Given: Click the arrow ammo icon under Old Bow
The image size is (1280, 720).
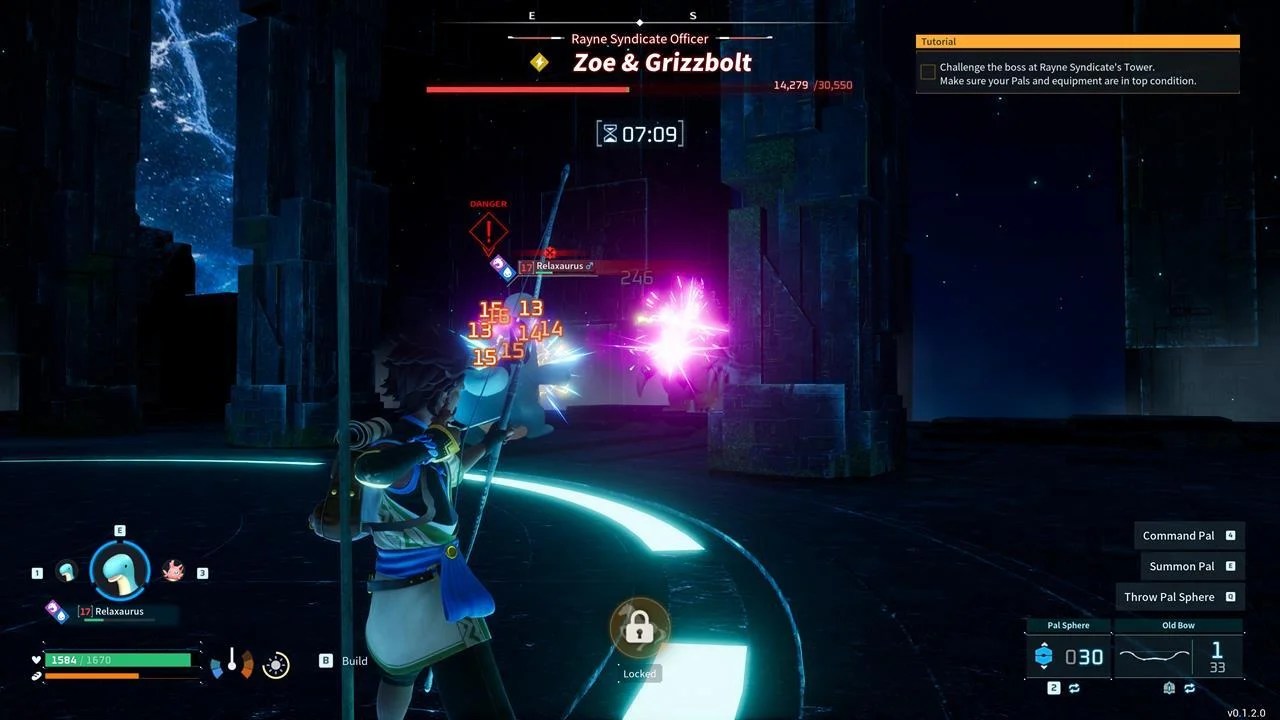Looking at the screenshot, I should 1169,687.
